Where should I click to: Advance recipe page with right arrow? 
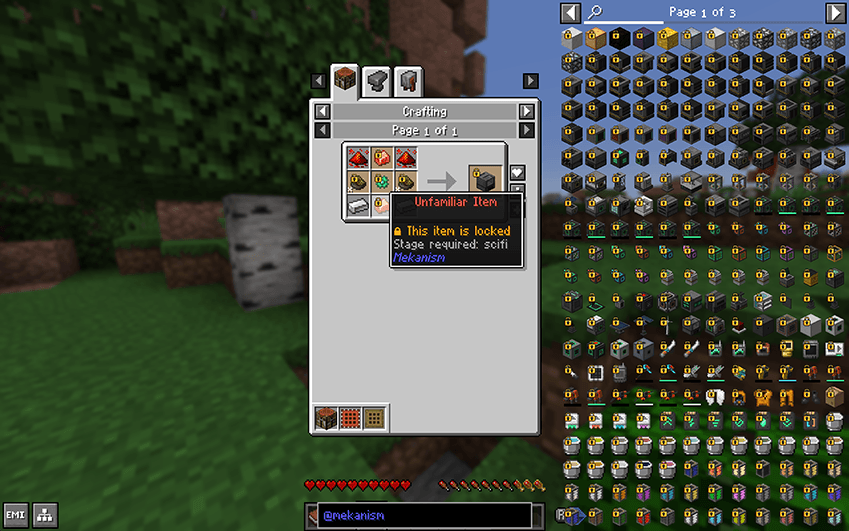(526, 131)
